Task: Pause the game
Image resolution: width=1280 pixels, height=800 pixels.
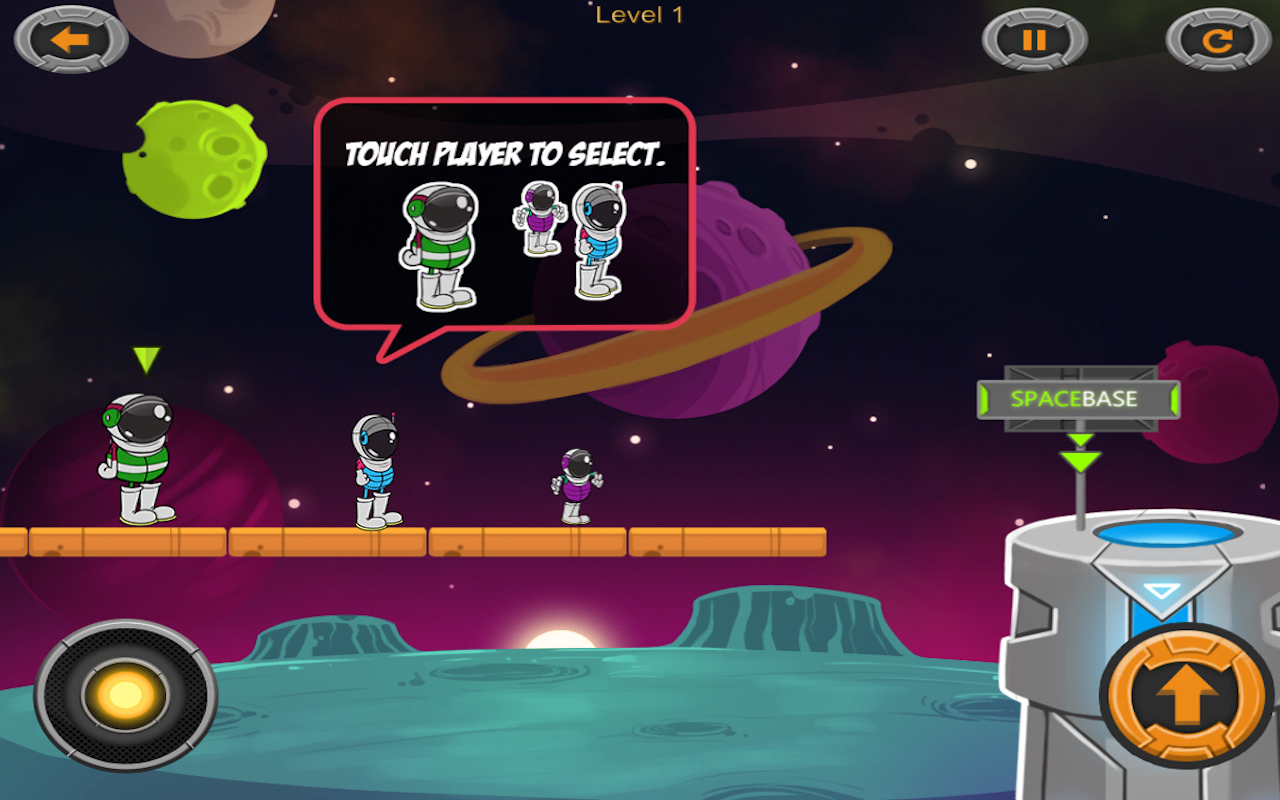Action: click(x=1034, y=40)
